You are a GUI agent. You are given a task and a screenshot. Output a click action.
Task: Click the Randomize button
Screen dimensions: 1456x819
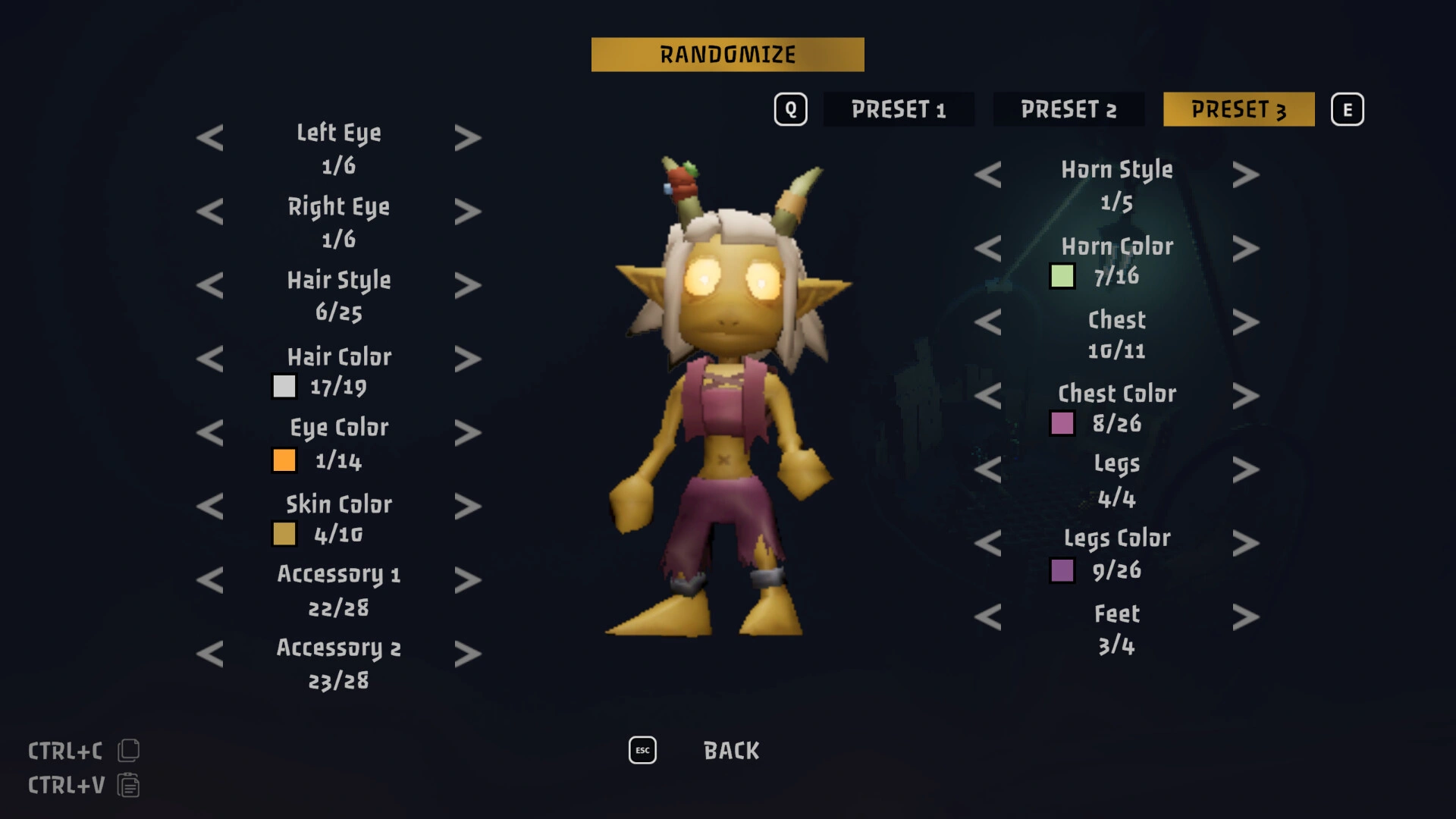[x=727, y=55]
